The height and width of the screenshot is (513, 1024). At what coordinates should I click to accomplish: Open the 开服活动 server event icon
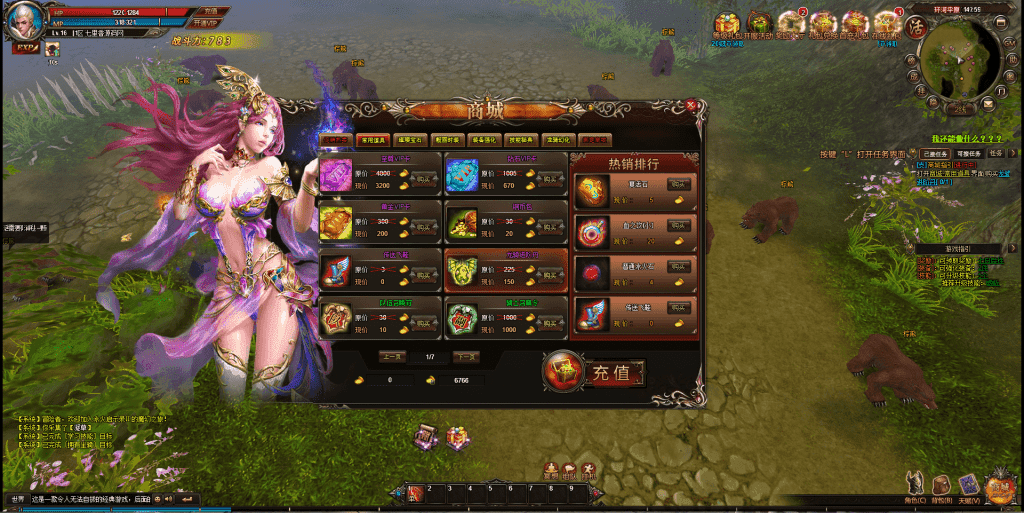[x=759, y=24]
